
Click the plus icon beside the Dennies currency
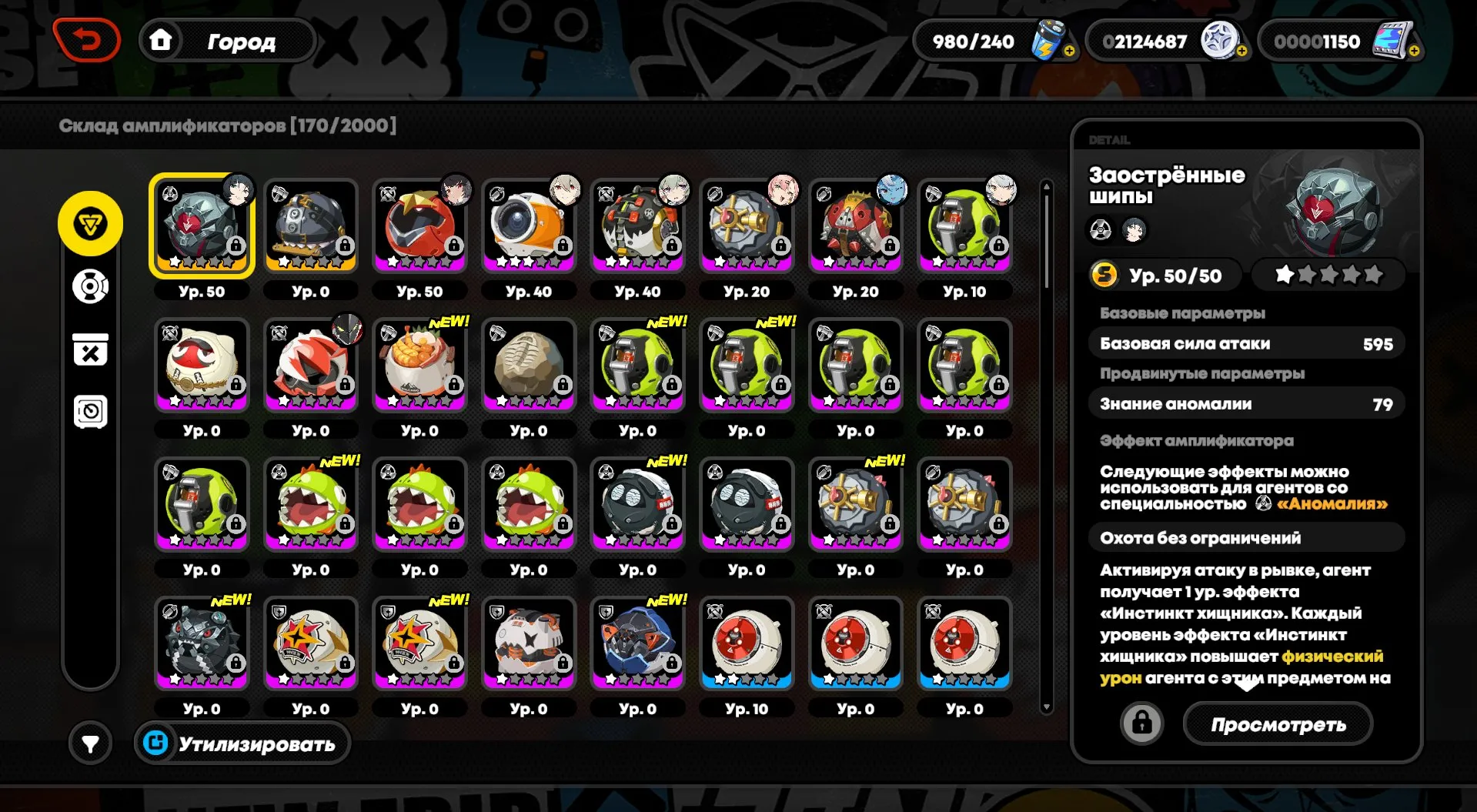click(x=1241, y=49)
